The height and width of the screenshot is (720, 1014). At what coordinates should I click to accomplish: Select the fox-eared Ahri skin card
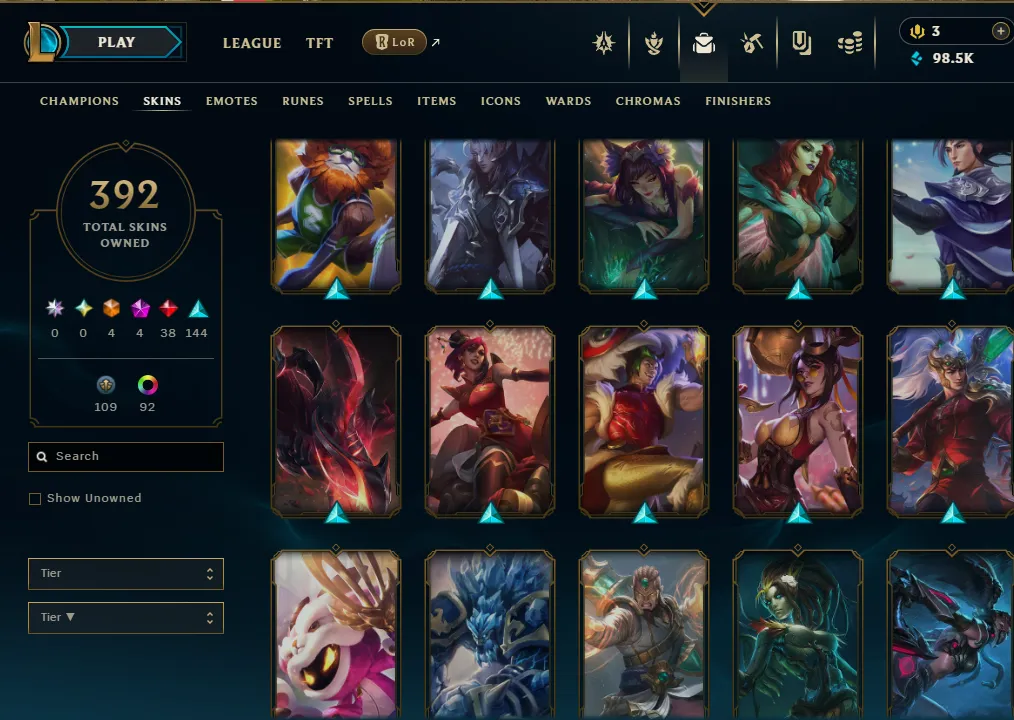click(x=644, y=215)
